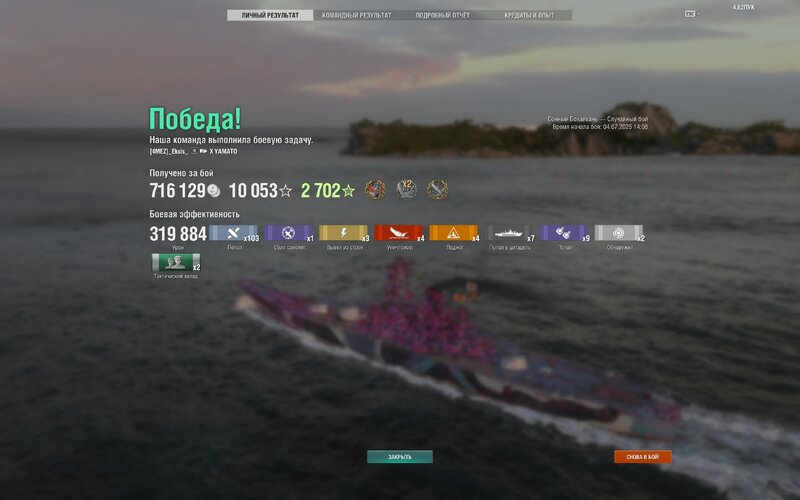Viewport: 800px width, 500px height.
Task: Close results with the Закрыть button
Action: (x=400, y=457)
